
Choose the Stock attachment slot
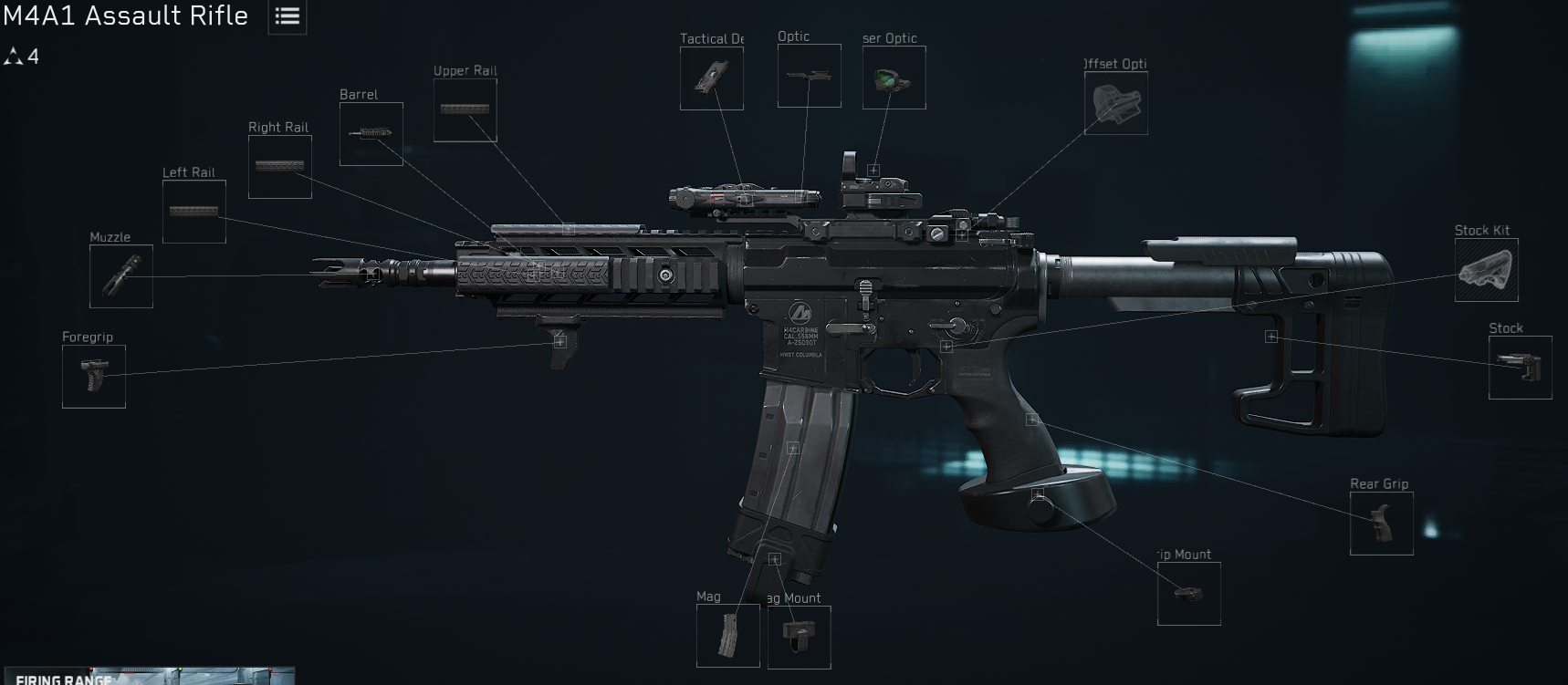(1521, 368)
